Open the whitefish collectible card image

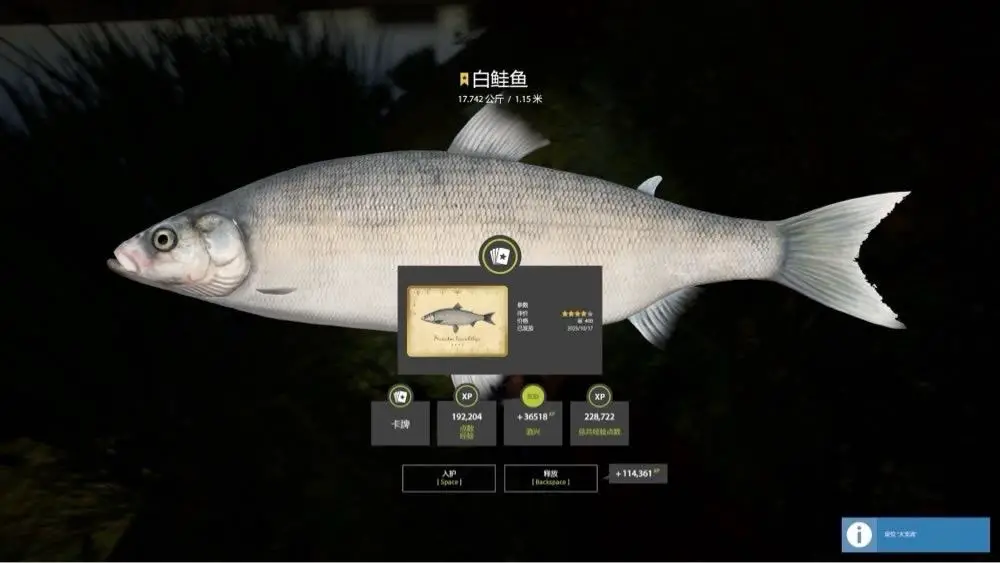tap(454, 322)
